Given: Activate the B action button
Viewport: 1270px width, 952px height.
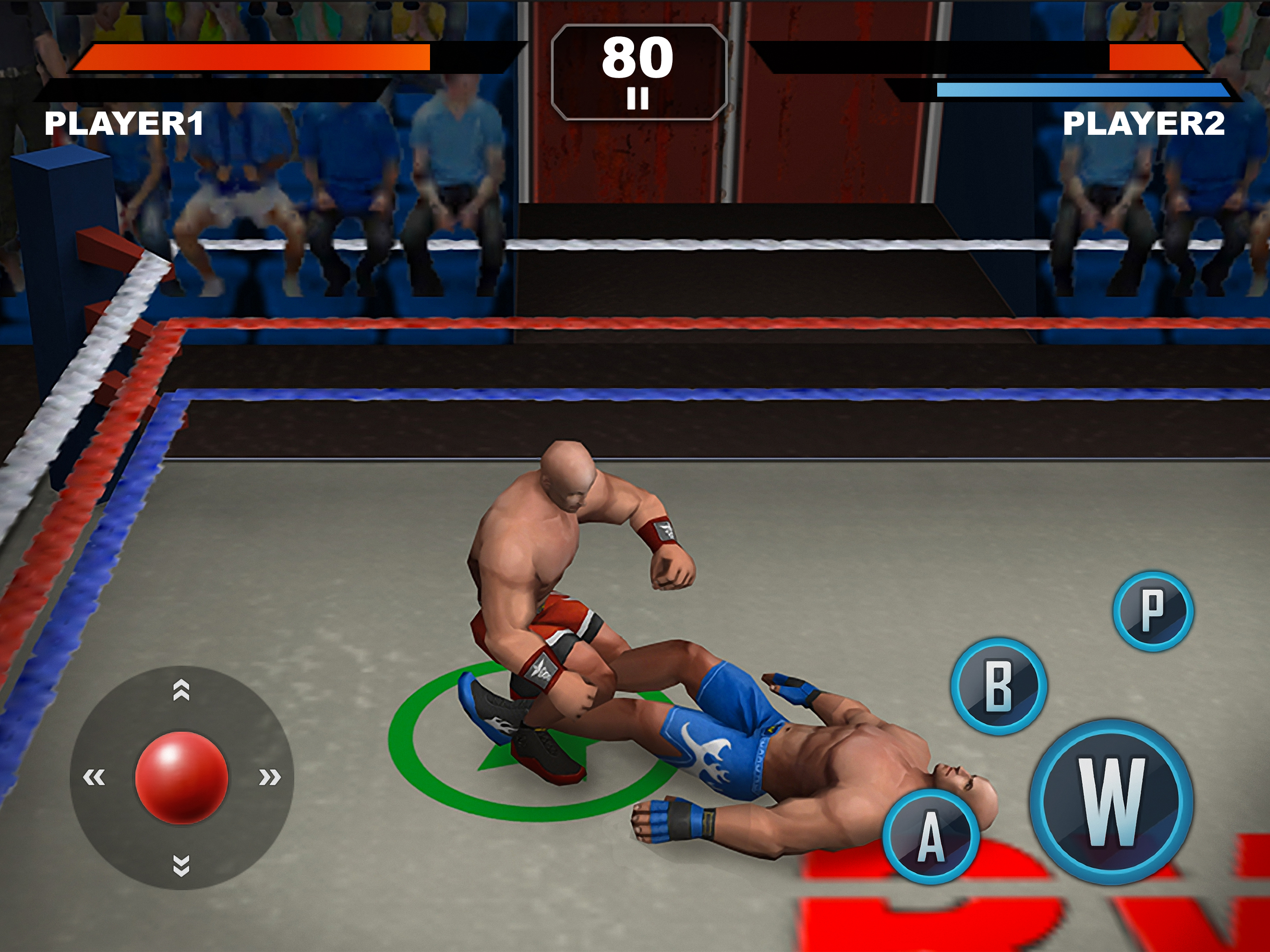Looking at the screenshot, I should (999, 686).
